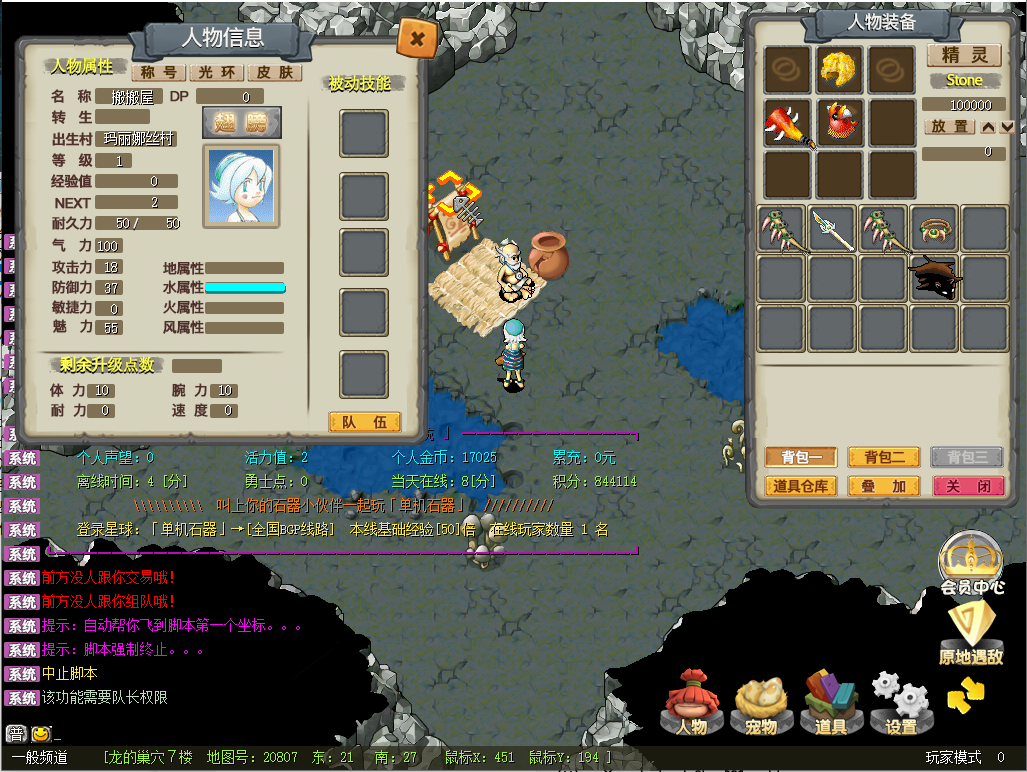Activate 原地遇敌 encounter-in-place button
Viewport: 1027px width, 772px height.
coord(971,636)
